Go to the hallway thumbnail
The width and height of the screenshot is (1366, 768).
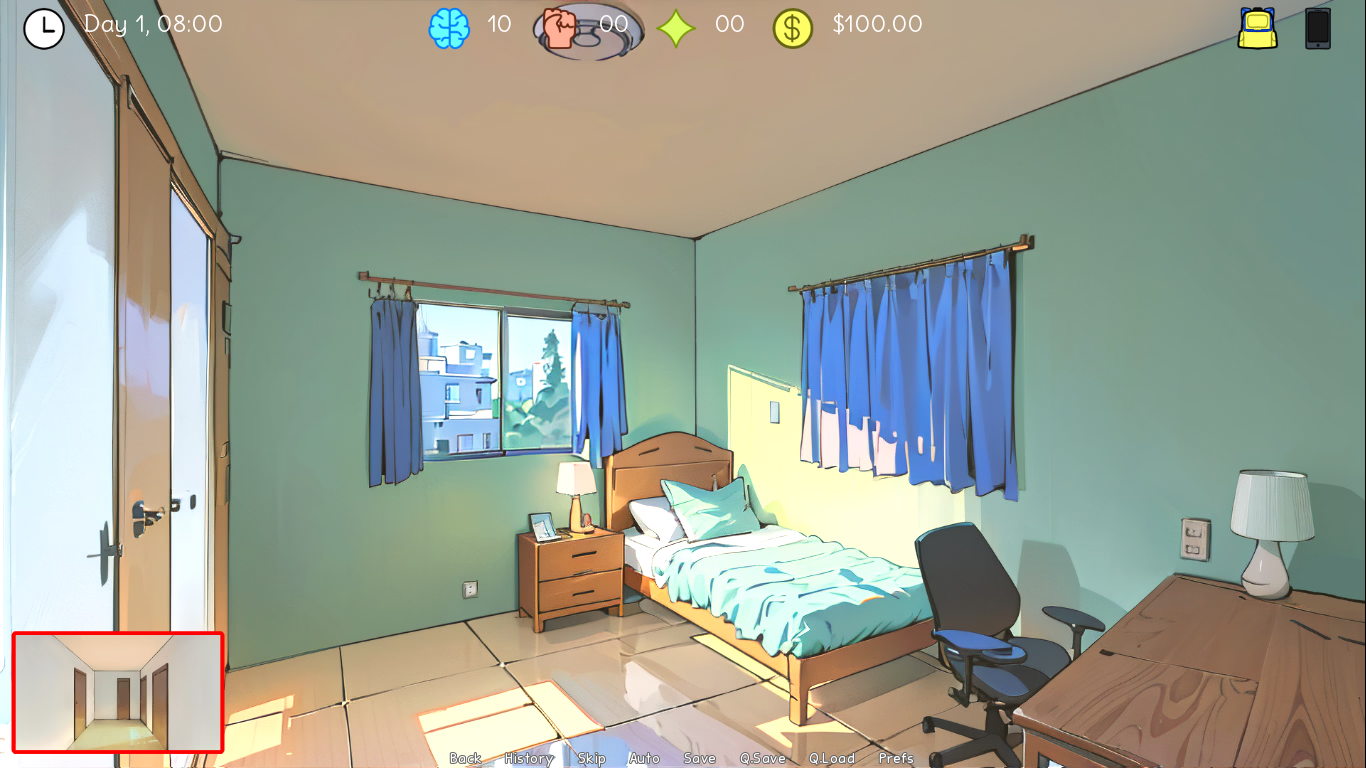coord(118,692)
